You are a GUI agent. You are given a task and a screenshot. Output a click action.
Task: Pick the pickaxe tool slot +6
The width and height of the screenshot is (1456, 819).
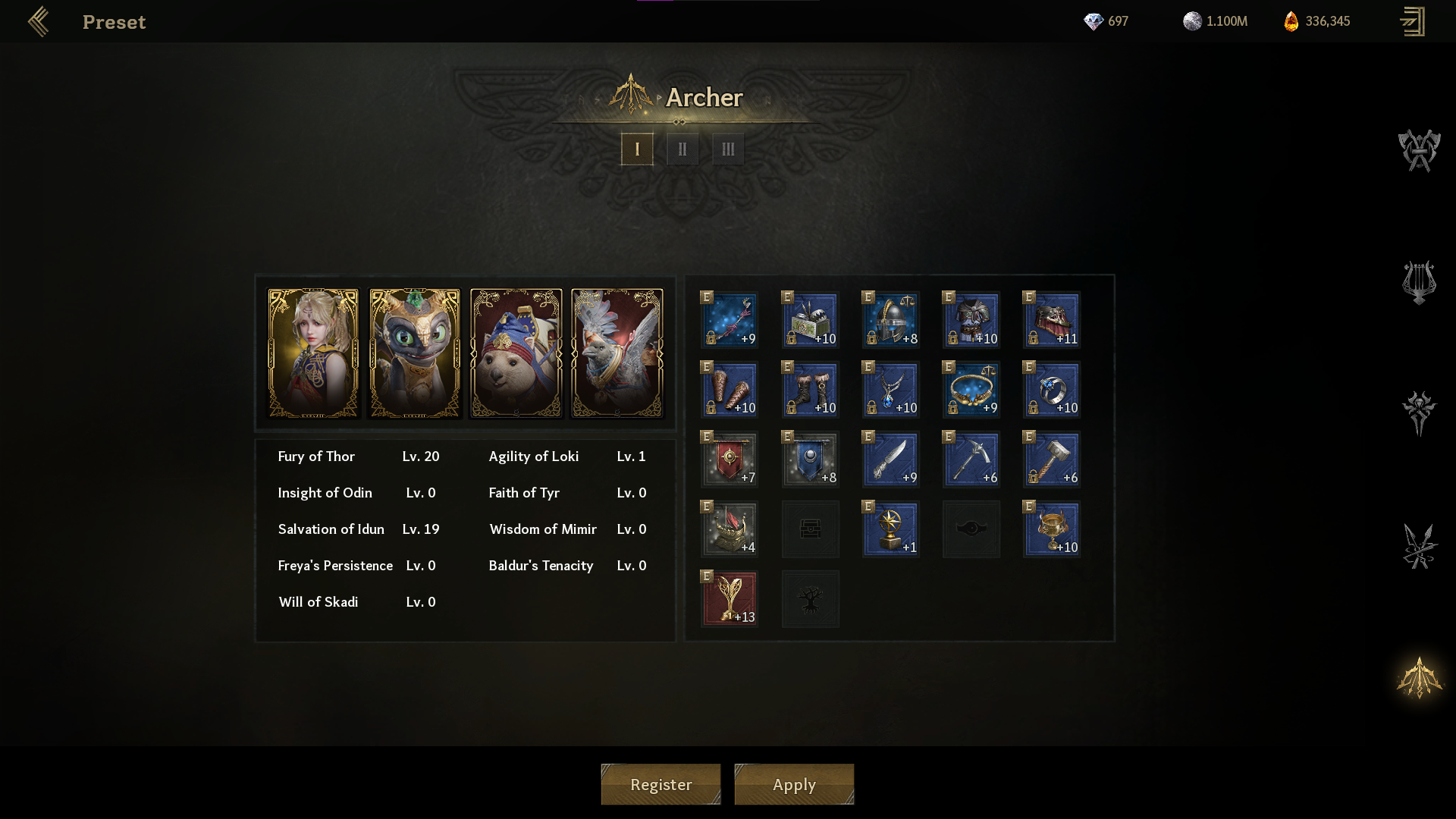971,460
